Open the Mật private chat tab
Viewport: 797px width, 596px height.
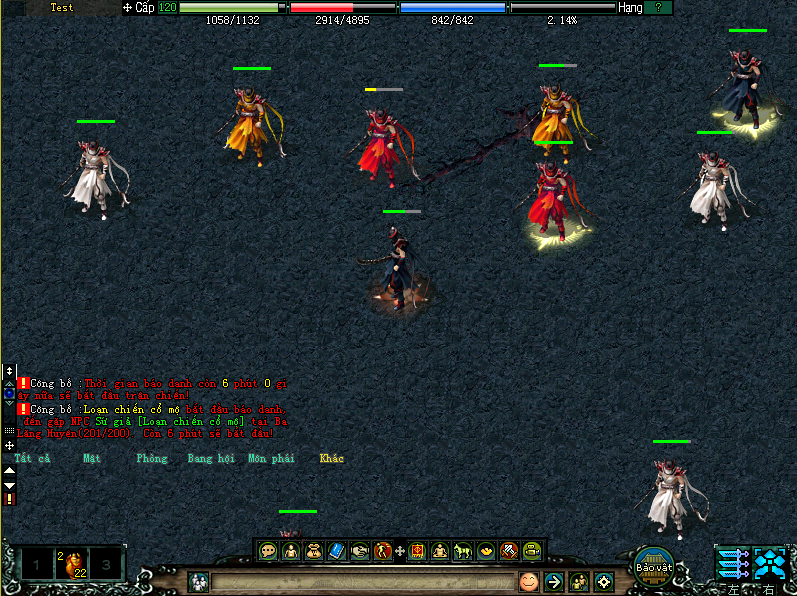pyautogui.click(x=92, y=459)
